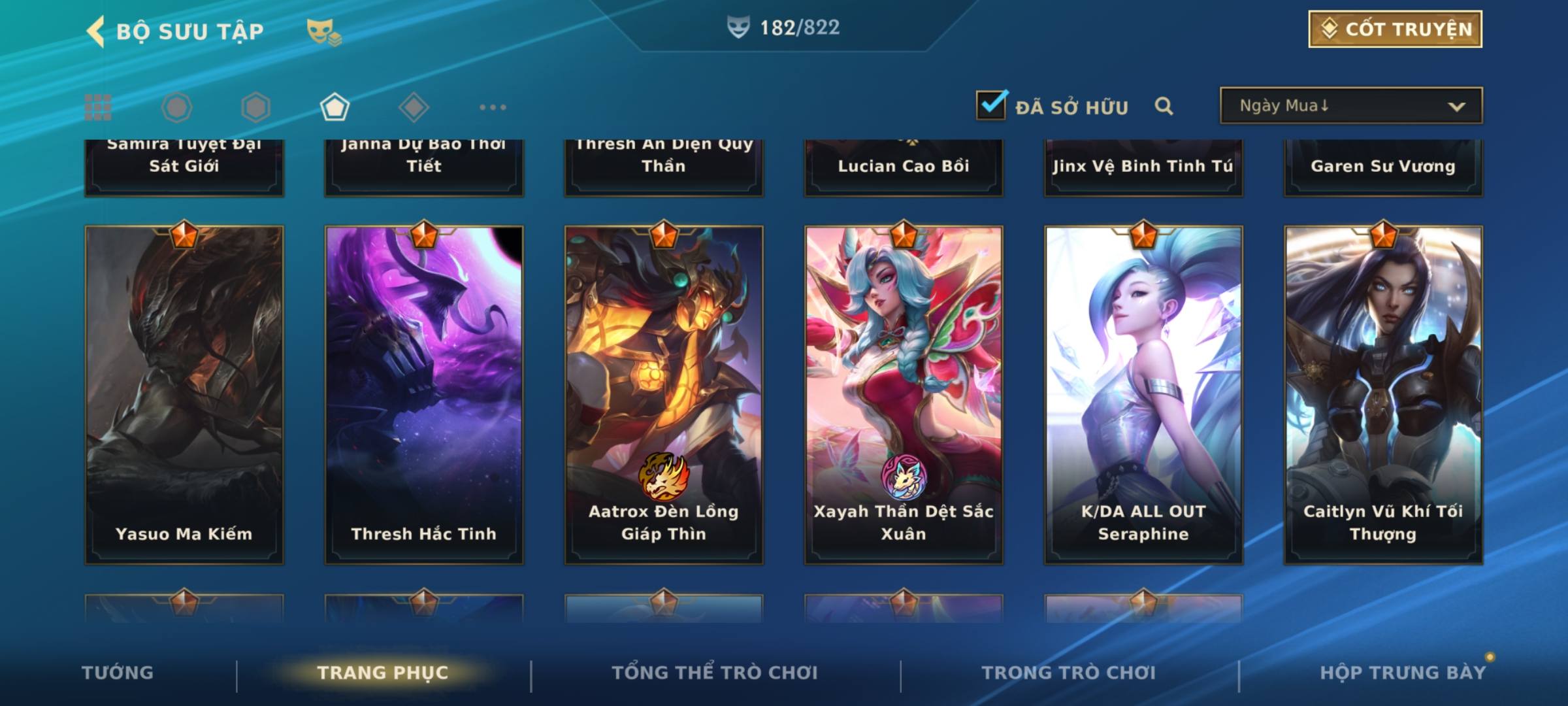Open the Cốt Truyện button

click(x=1395, y=29)
